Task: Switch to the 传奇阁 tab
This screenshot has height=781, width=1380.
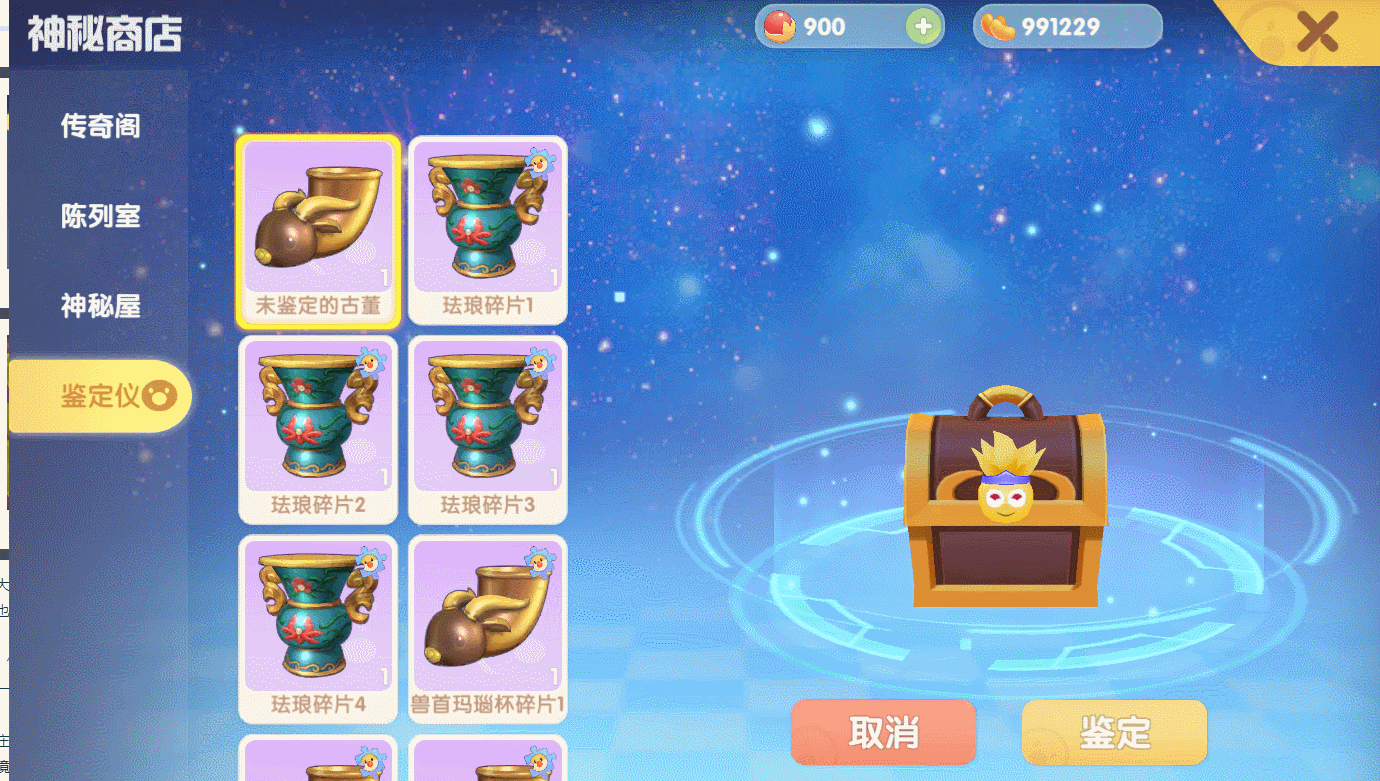Action: [x=100, y=126]
